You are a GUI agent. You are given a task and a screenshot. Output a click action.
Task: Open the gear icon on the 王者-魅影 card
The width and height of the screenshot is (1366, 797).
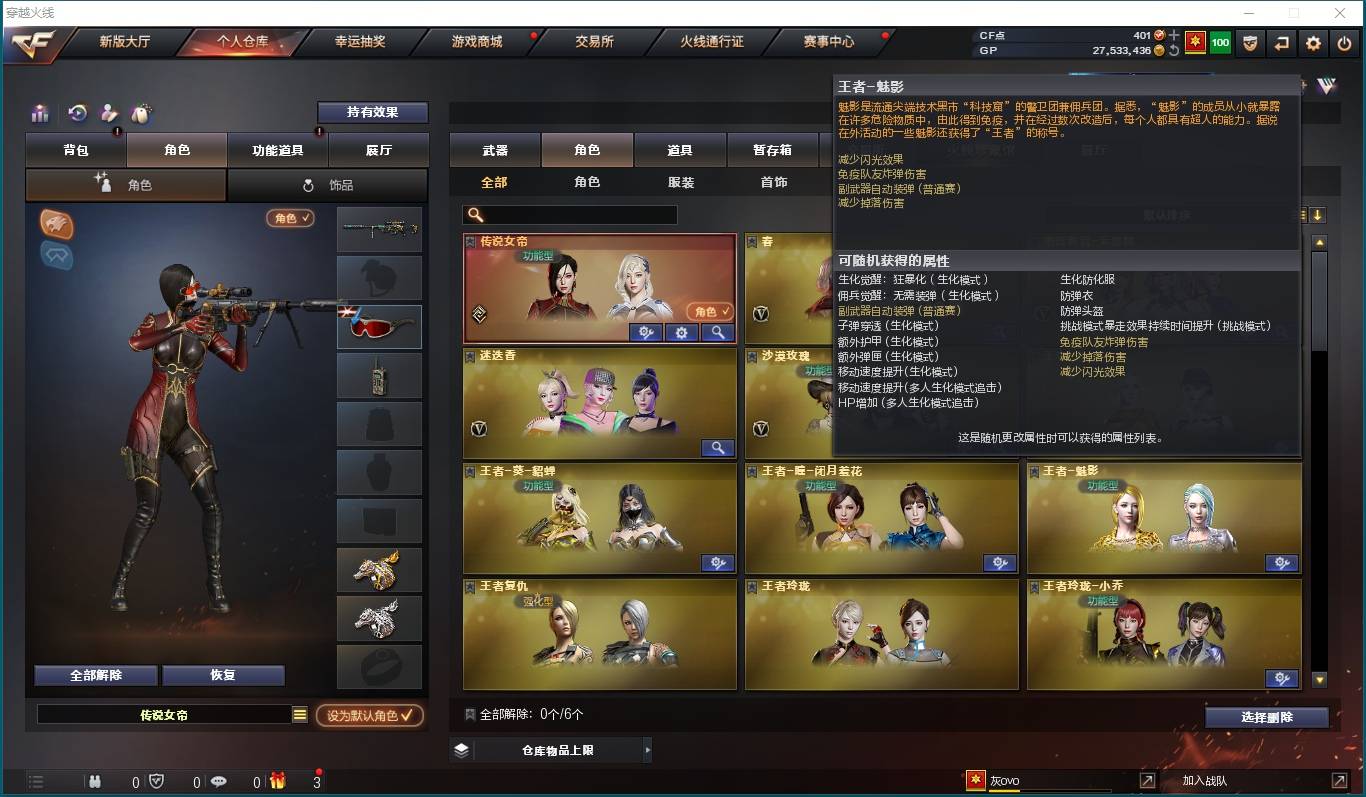tap(1282, 563)
